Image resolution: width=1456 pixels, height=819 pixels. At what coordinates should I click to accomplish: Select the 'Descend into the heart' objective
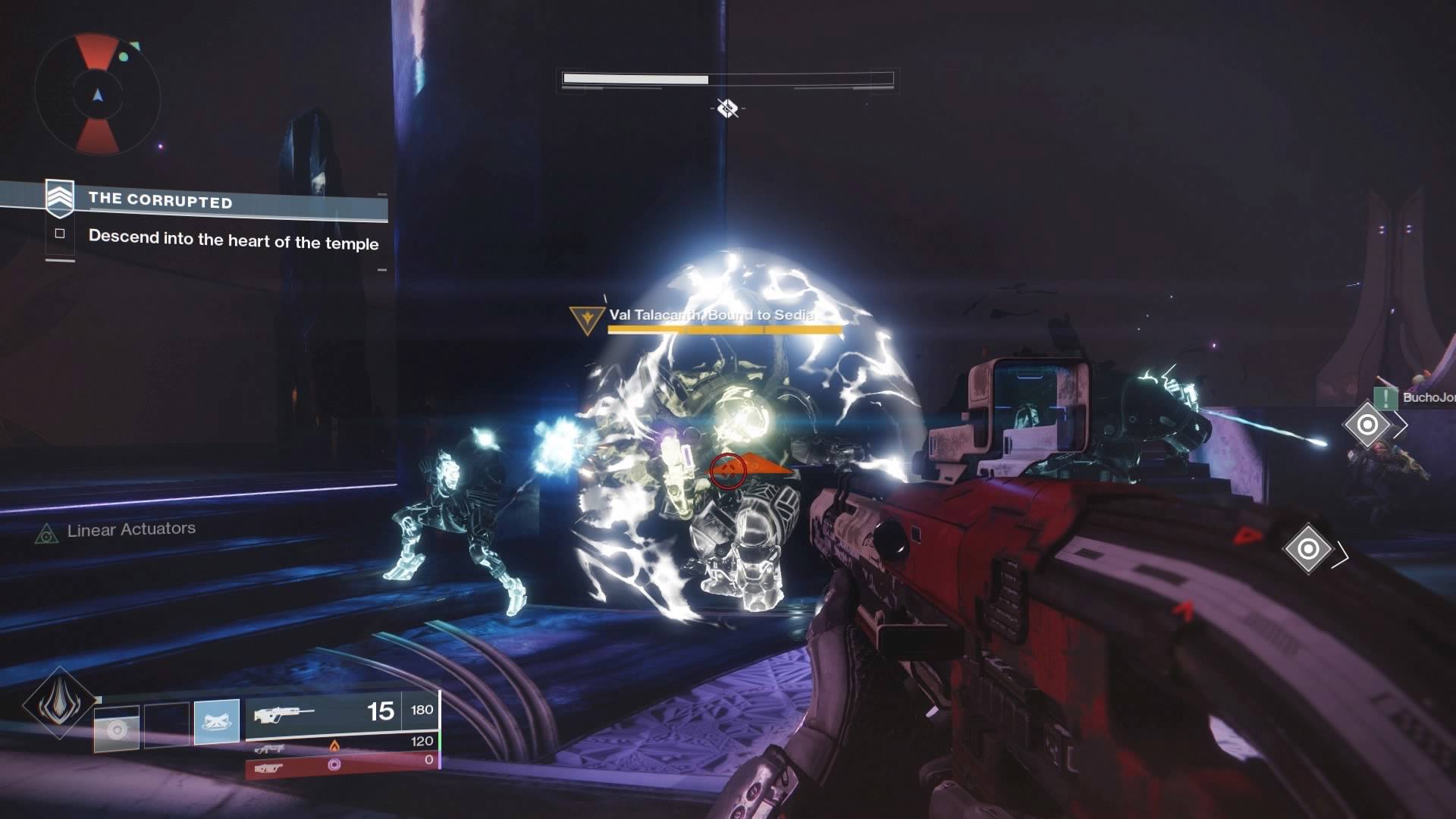coord(233,240)
